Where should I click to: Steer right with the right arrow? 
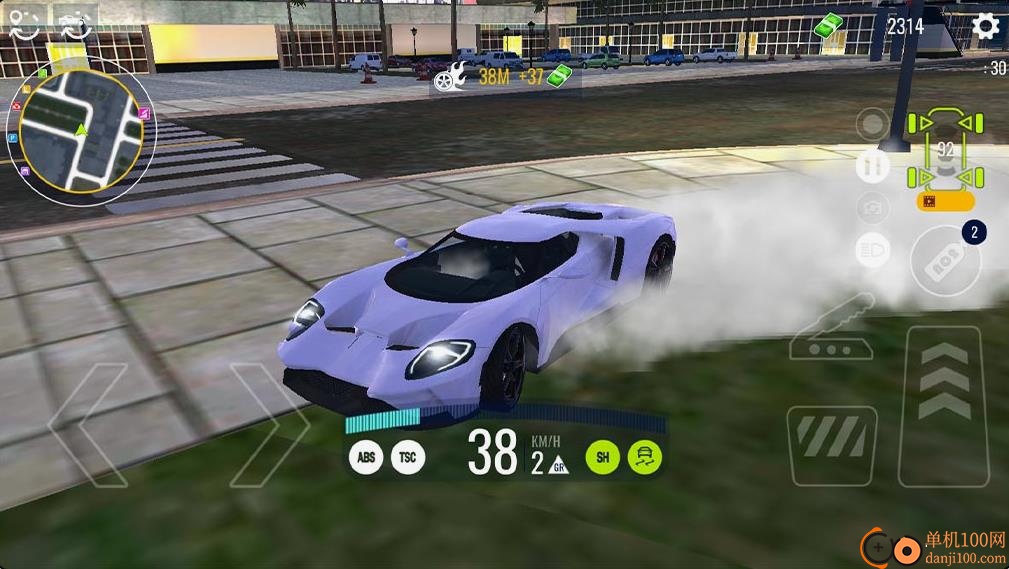[x=268, y=424]
